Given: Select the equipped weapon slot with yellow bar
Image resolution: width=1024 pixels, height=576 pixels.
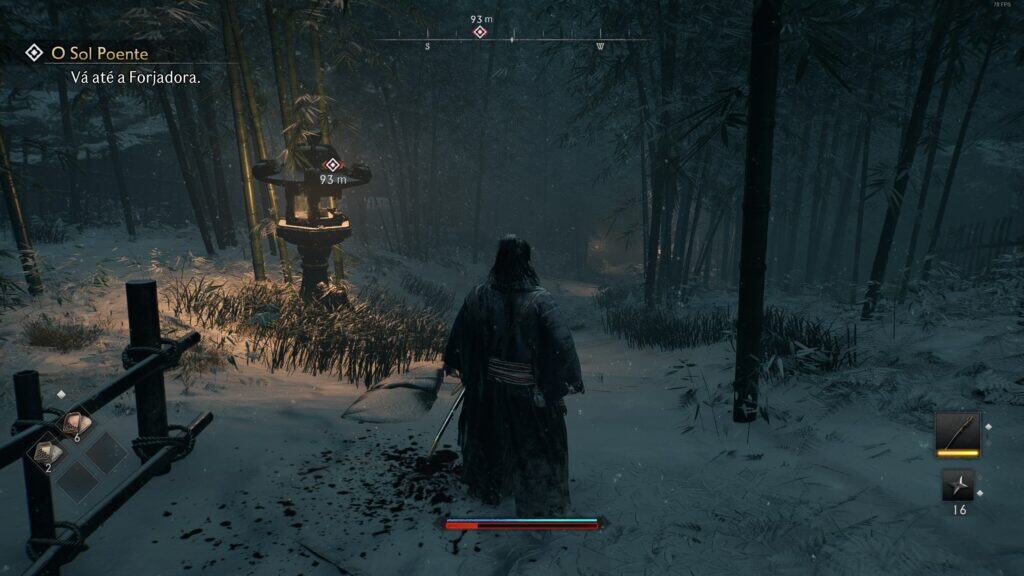Looking at the screenshot, I should (957, 433).
